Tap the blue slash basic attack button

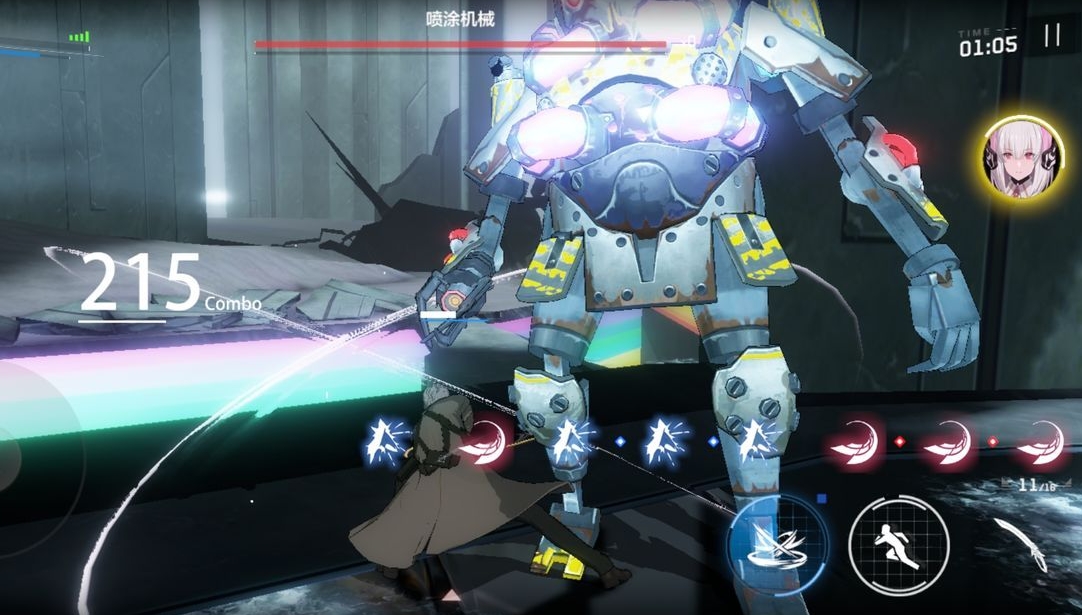pyautogui.click(x=777, y=543)
